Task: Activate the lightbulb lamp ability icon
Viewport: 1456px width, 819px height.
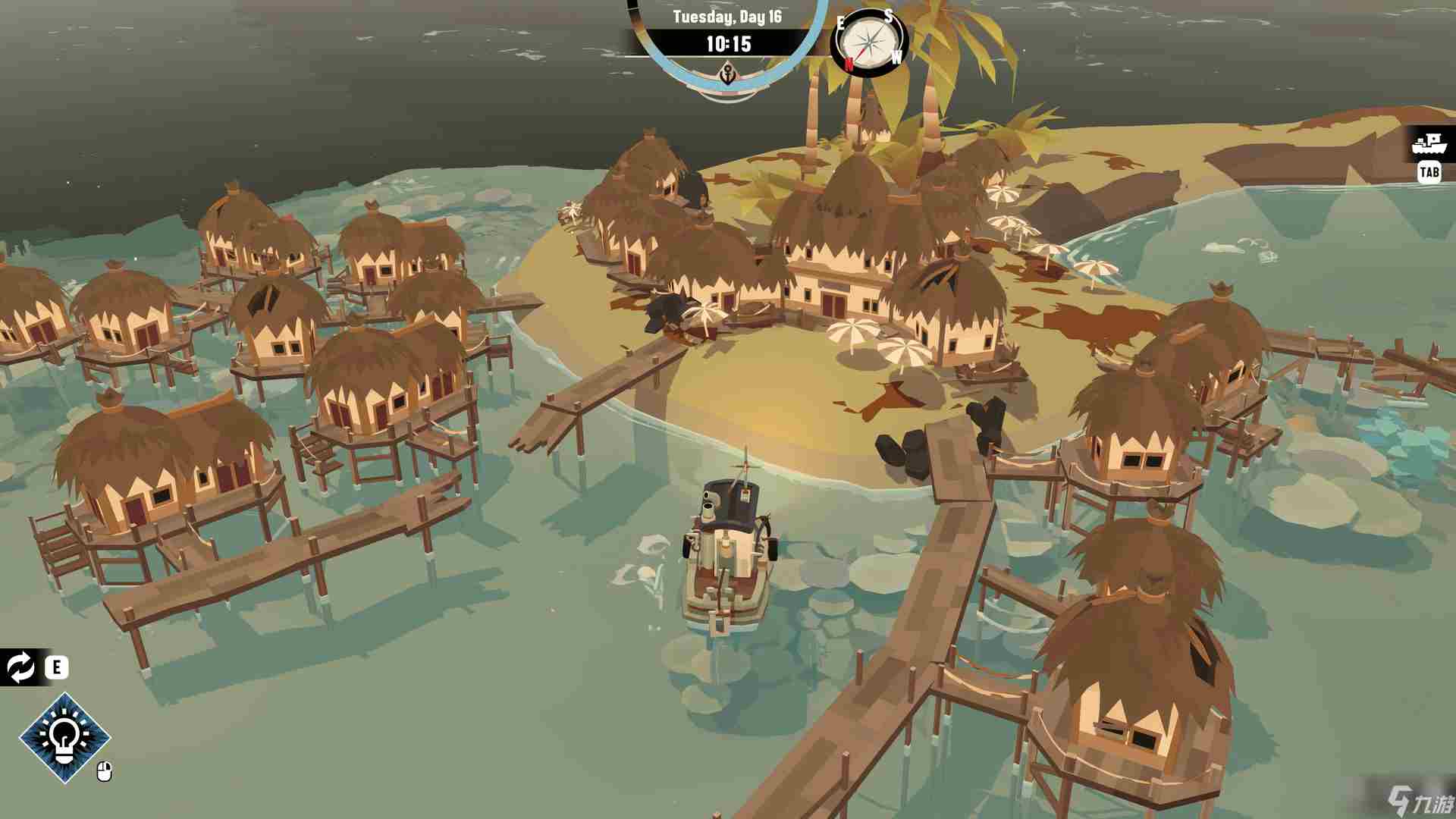Action: point(64,737)
